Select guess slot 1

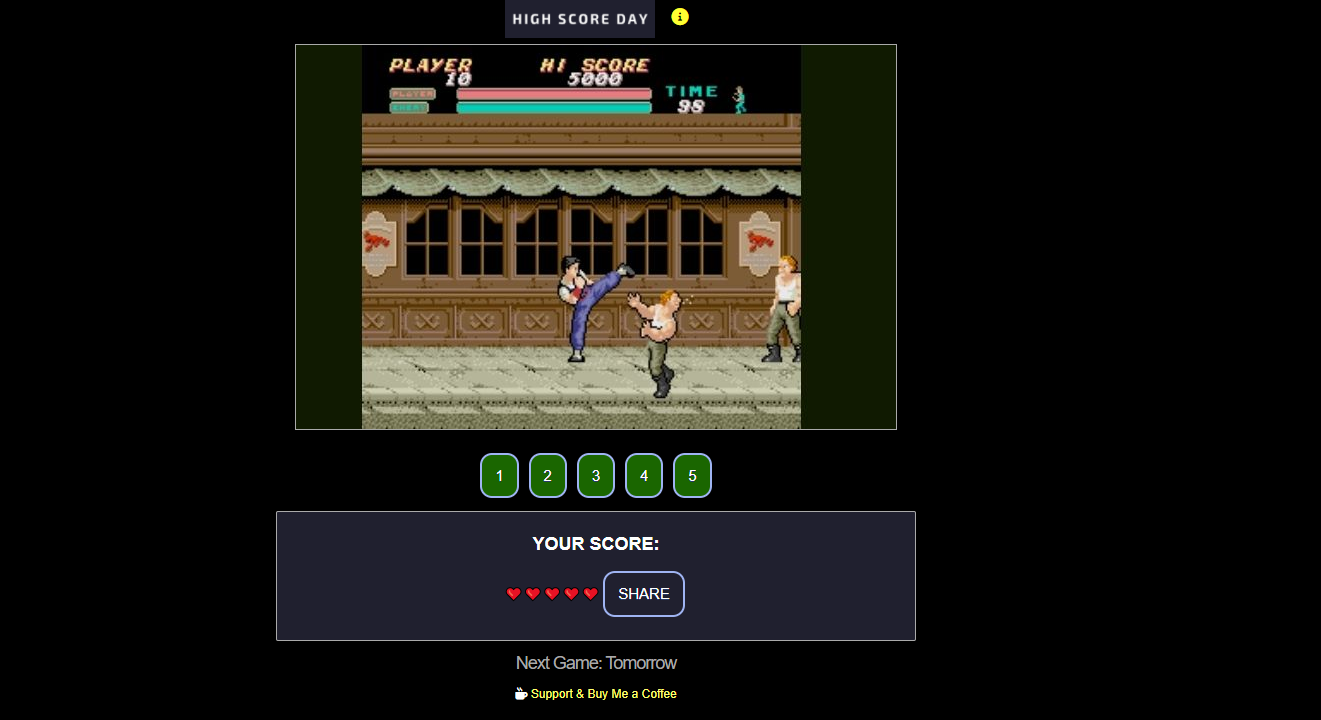499,475
